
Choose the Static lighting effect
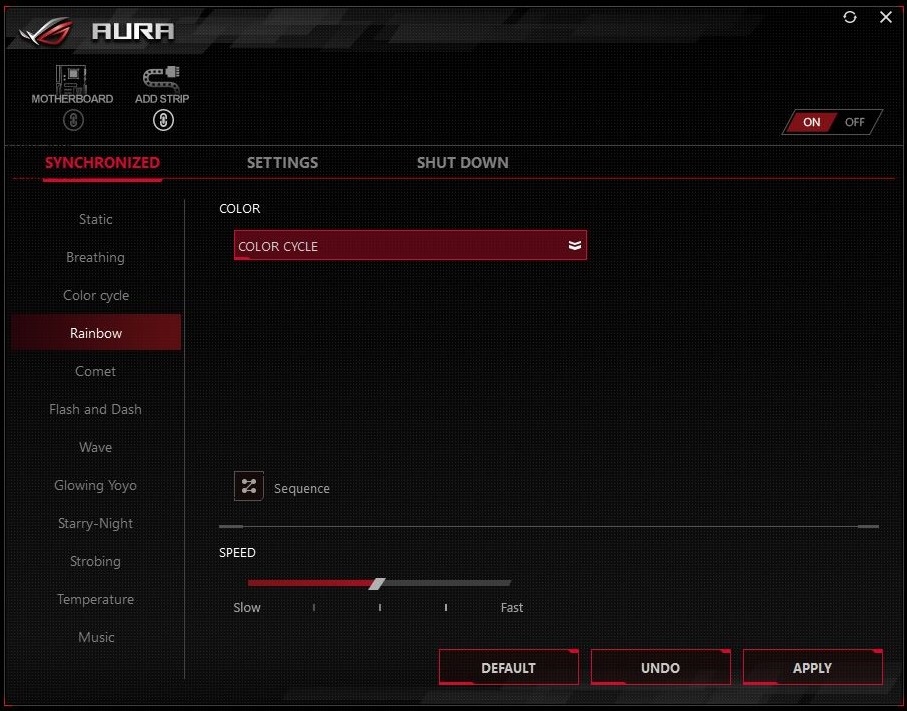[x=96, y=219]
